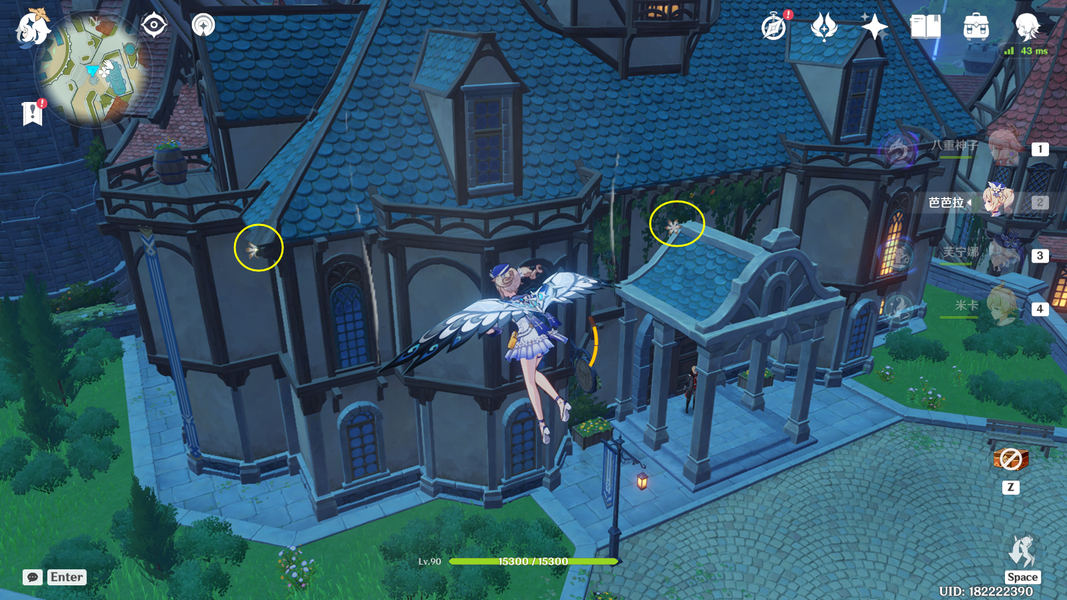This screenshot has width=1067, height=600.
Task: Open the Events compass icon
Action: [x=773, y=27]
